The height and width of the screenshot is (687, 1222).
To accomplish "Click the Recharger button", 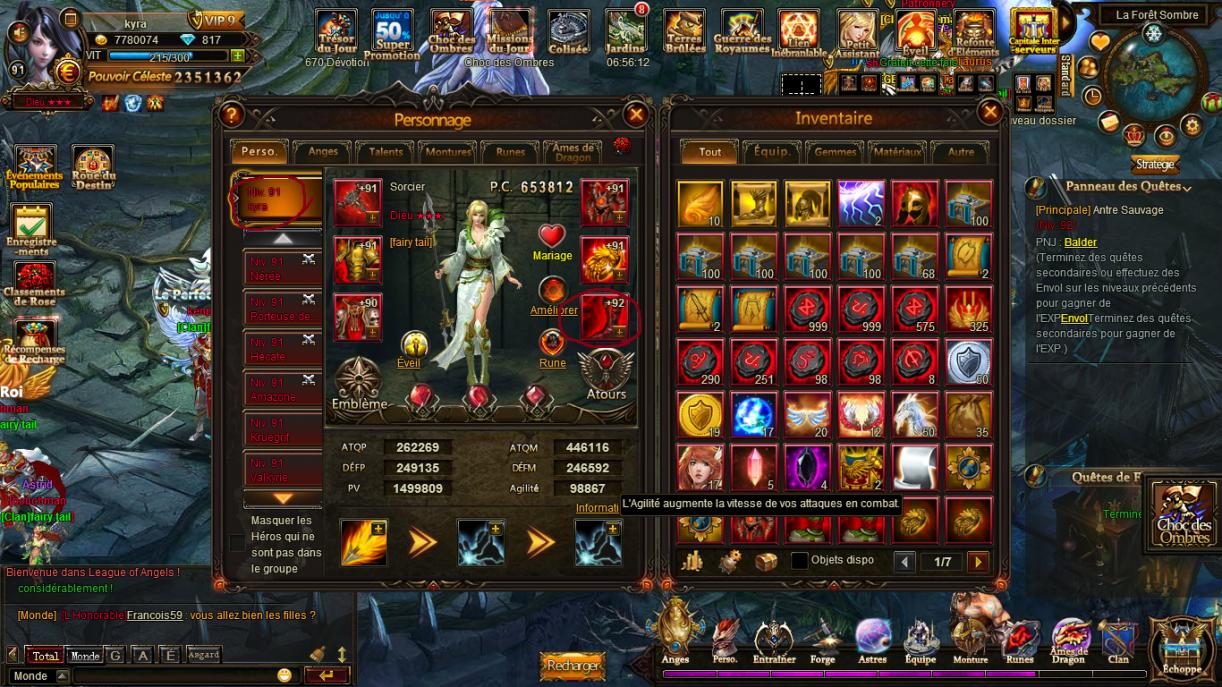I will (x=573, y=665).
